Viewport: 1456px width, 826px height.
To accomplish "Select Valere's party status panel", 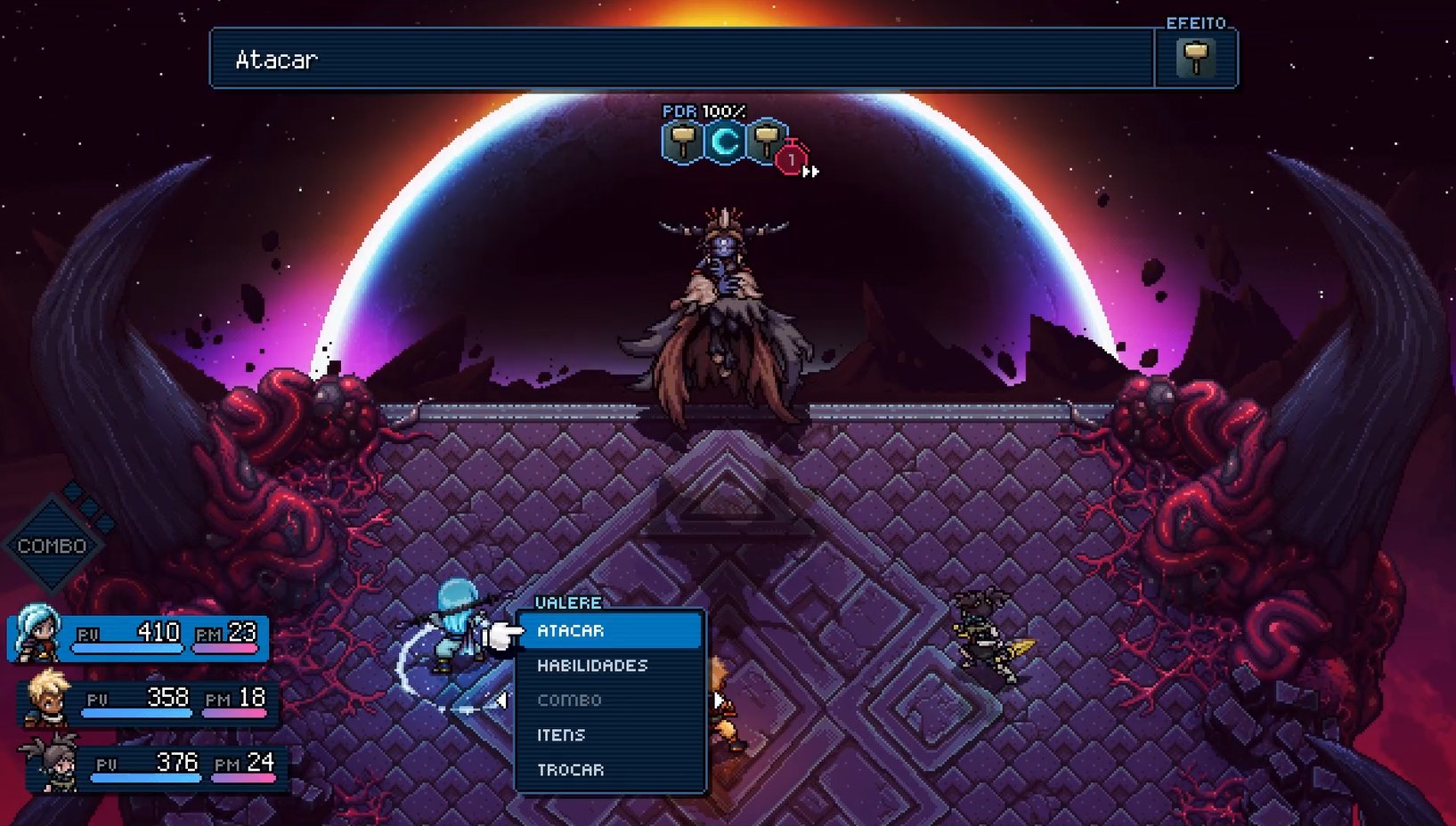I will pyautogui.click(x=140, y=636).
